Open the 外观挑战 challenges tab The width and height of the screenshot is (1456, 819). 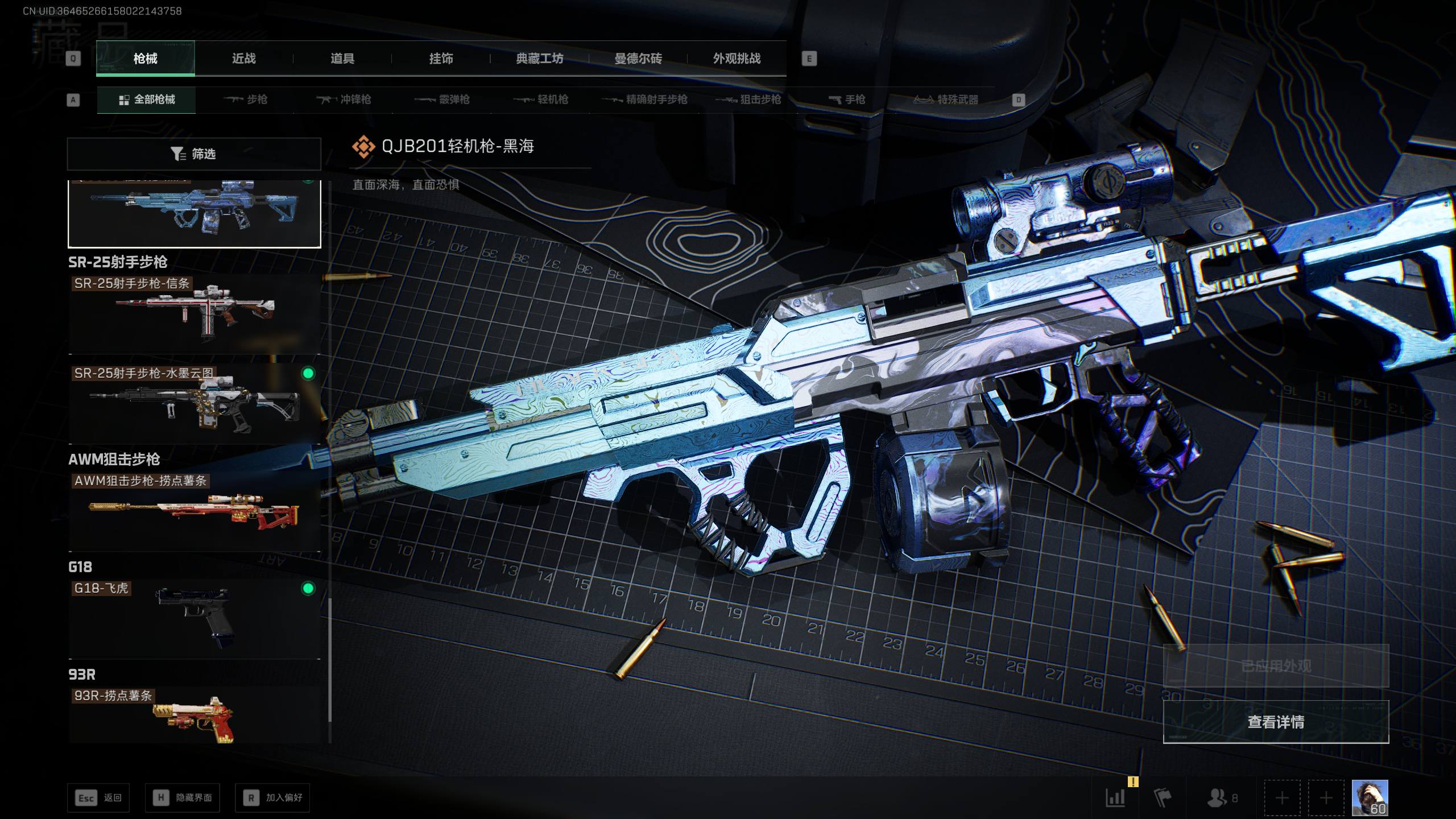737,59
